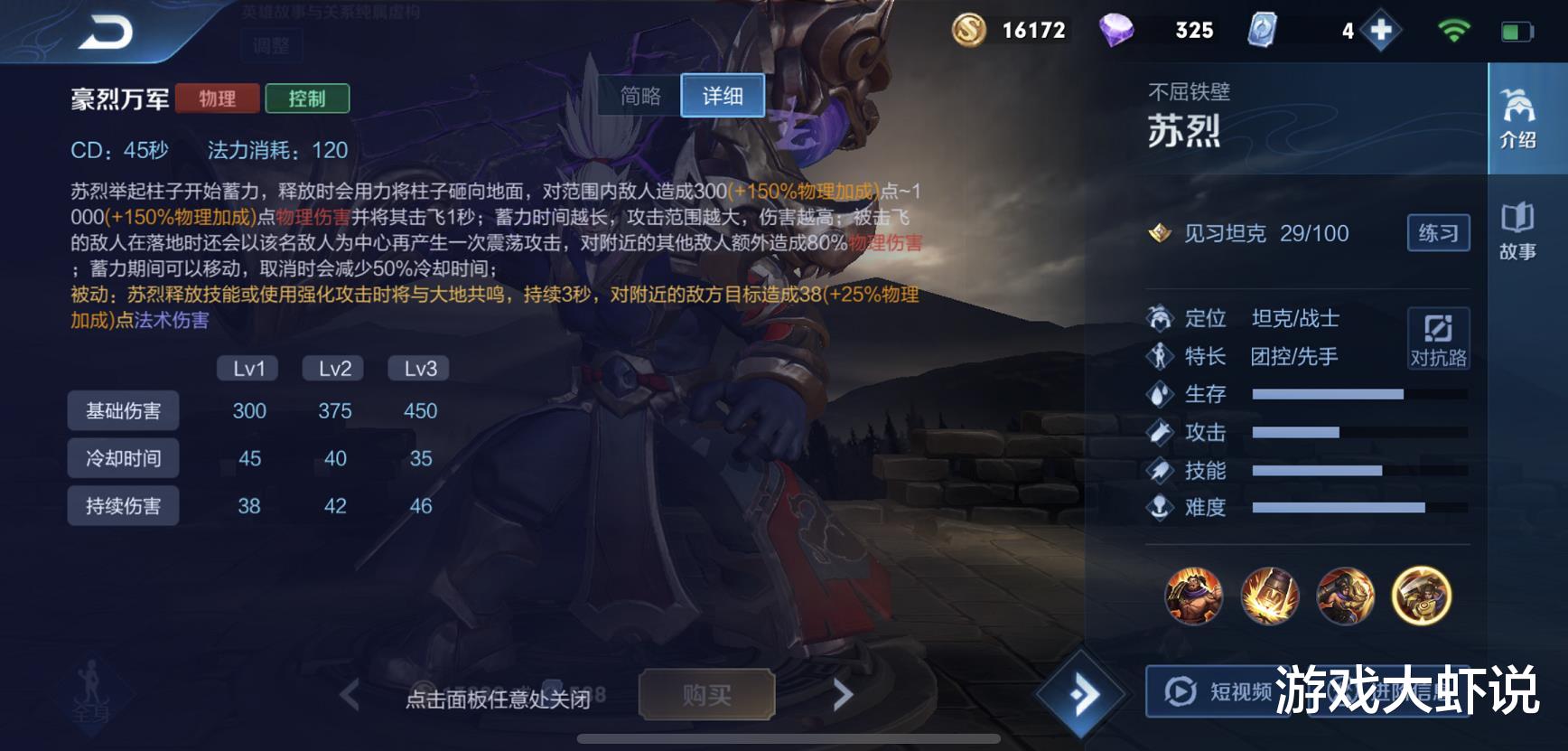Select the Lv3 skill level tab
The image size is (1568, 751).
[x=417, y=367]
